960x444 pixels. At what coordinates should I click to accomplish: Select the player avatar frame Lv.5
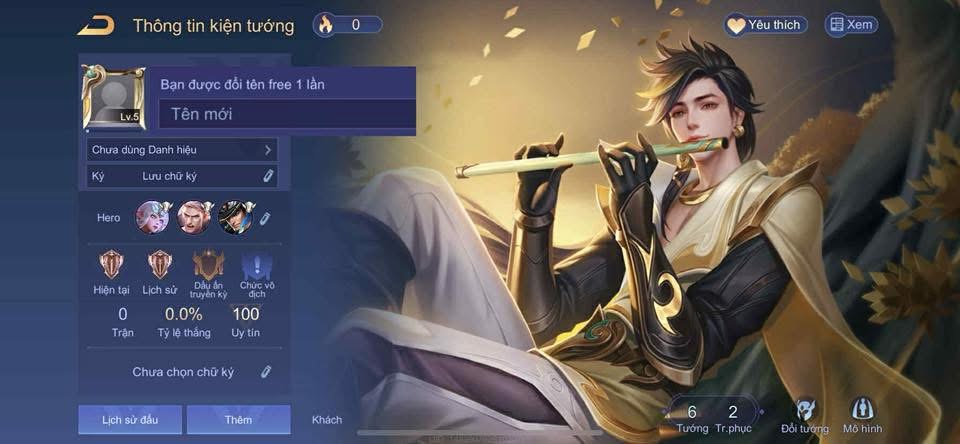click(113, 98)
